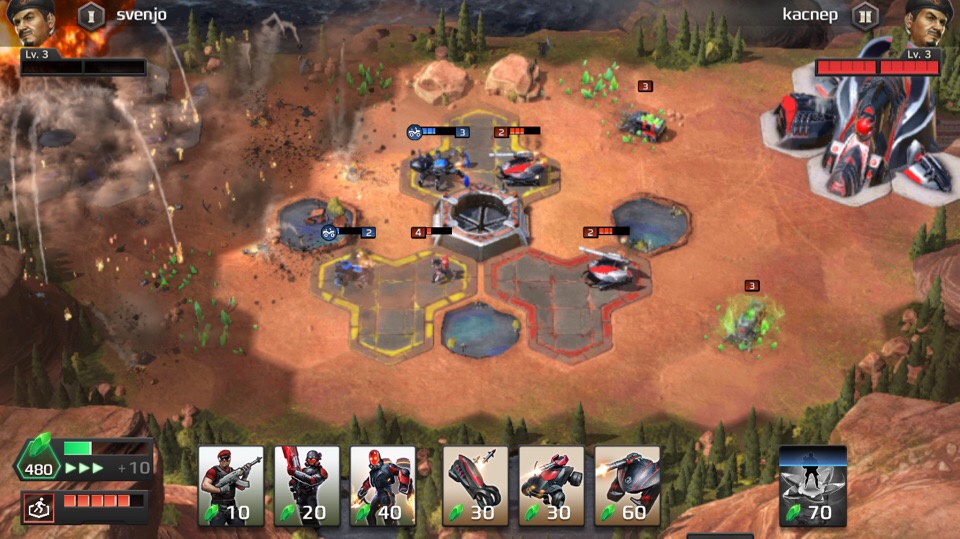Open kacnep's commander portrait

coord(928,24)
